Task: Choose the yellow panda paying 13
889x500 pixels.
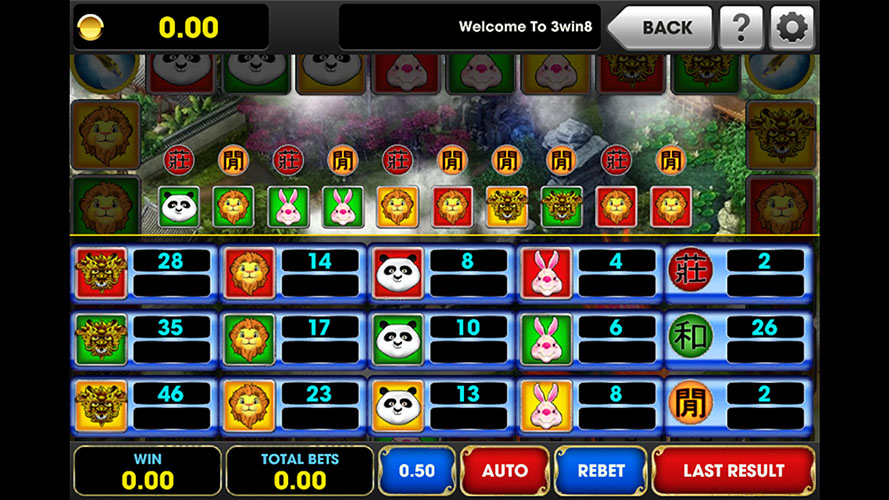Action: pos(398,405)
